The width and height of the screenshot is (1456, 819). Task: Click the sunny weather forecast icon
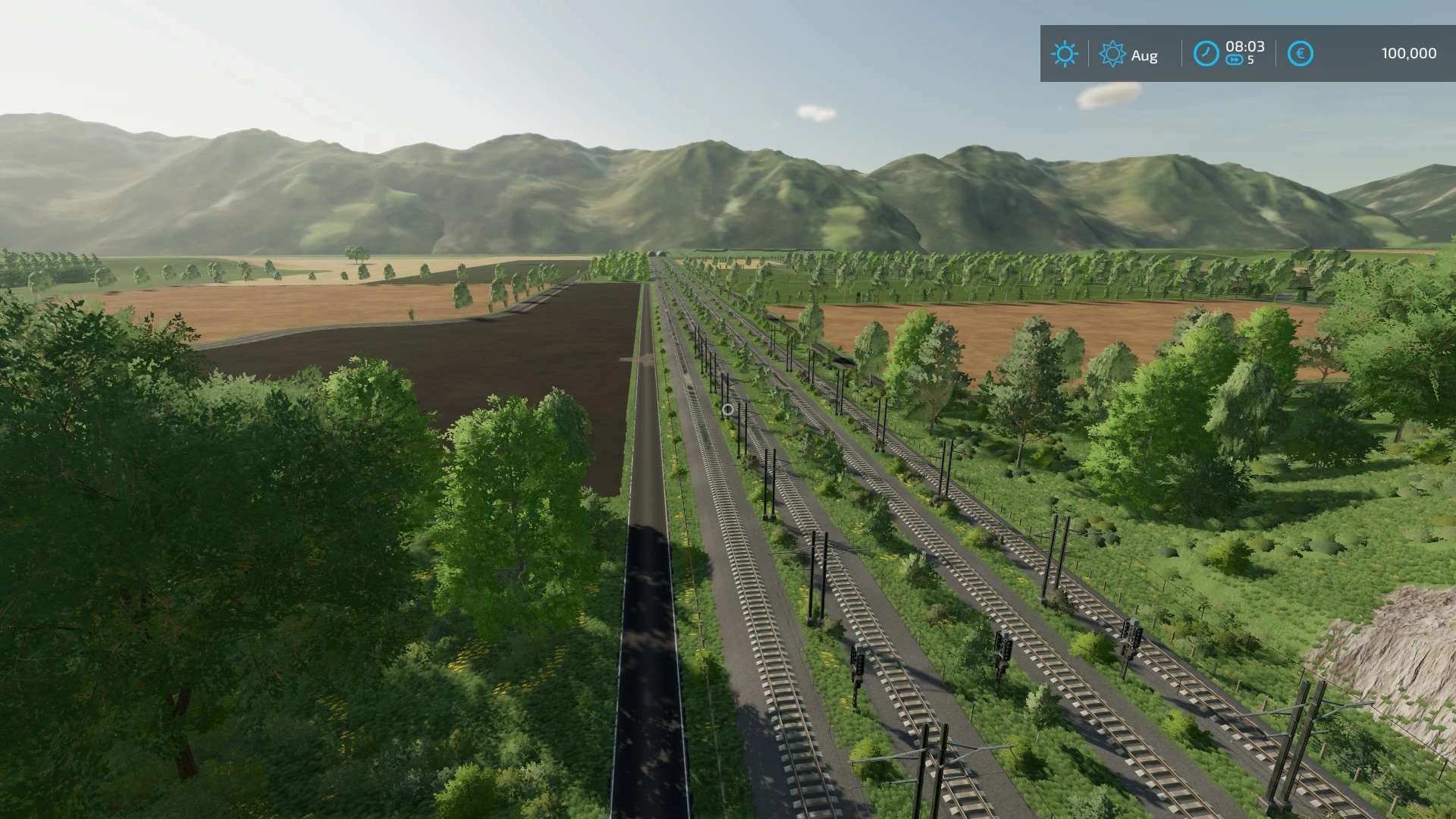[1064, 54]
